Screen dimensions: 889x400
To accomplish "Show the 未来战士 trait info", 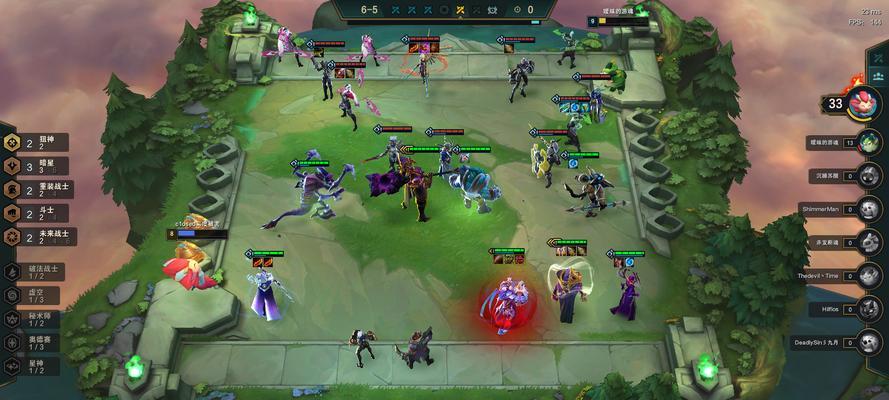I will click(x=37, y=237).
